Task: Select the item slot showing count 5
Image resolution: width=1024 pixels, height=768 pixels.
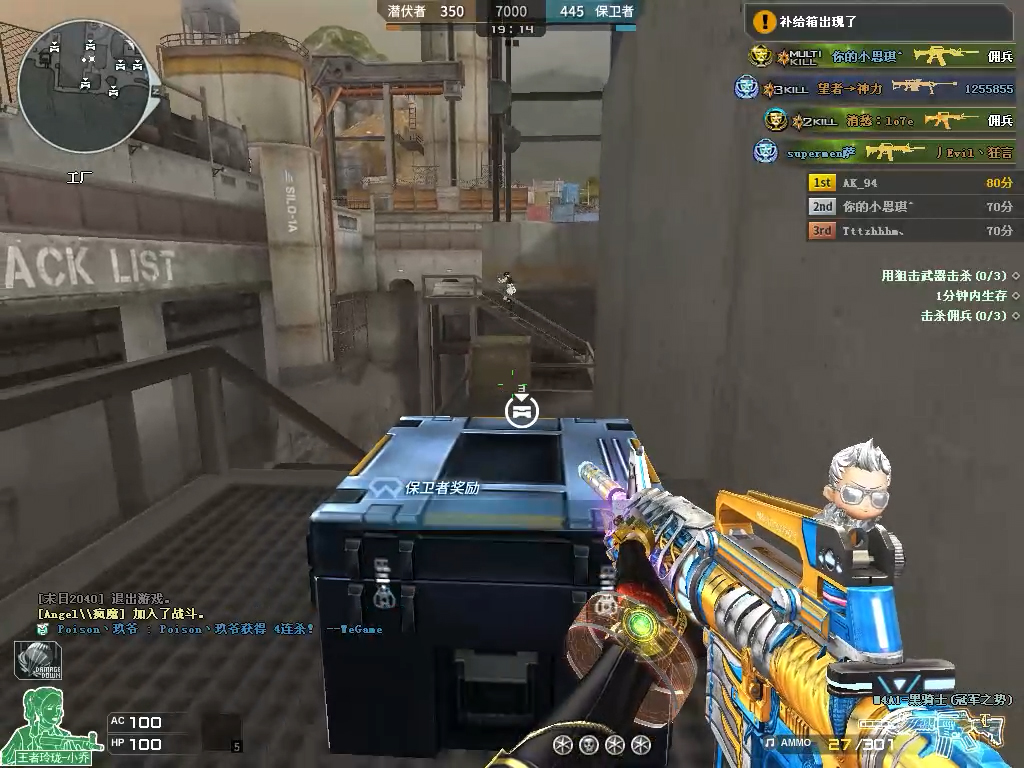Action: click(x=222, y=734)
